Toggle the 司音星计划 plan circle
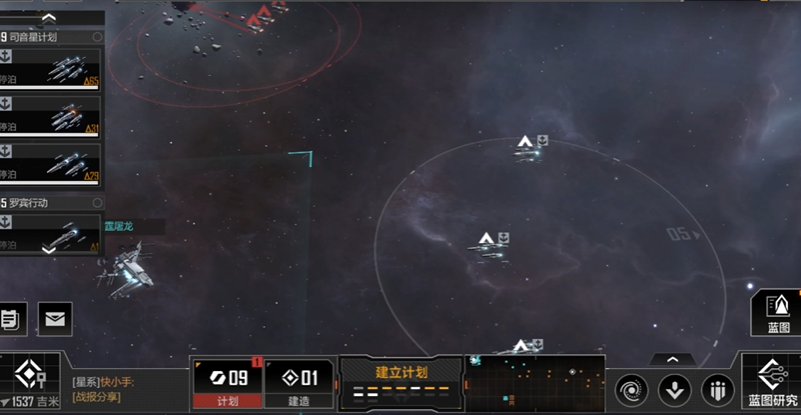The height and width of the screenshot is (415, 801). pos(97,37)
